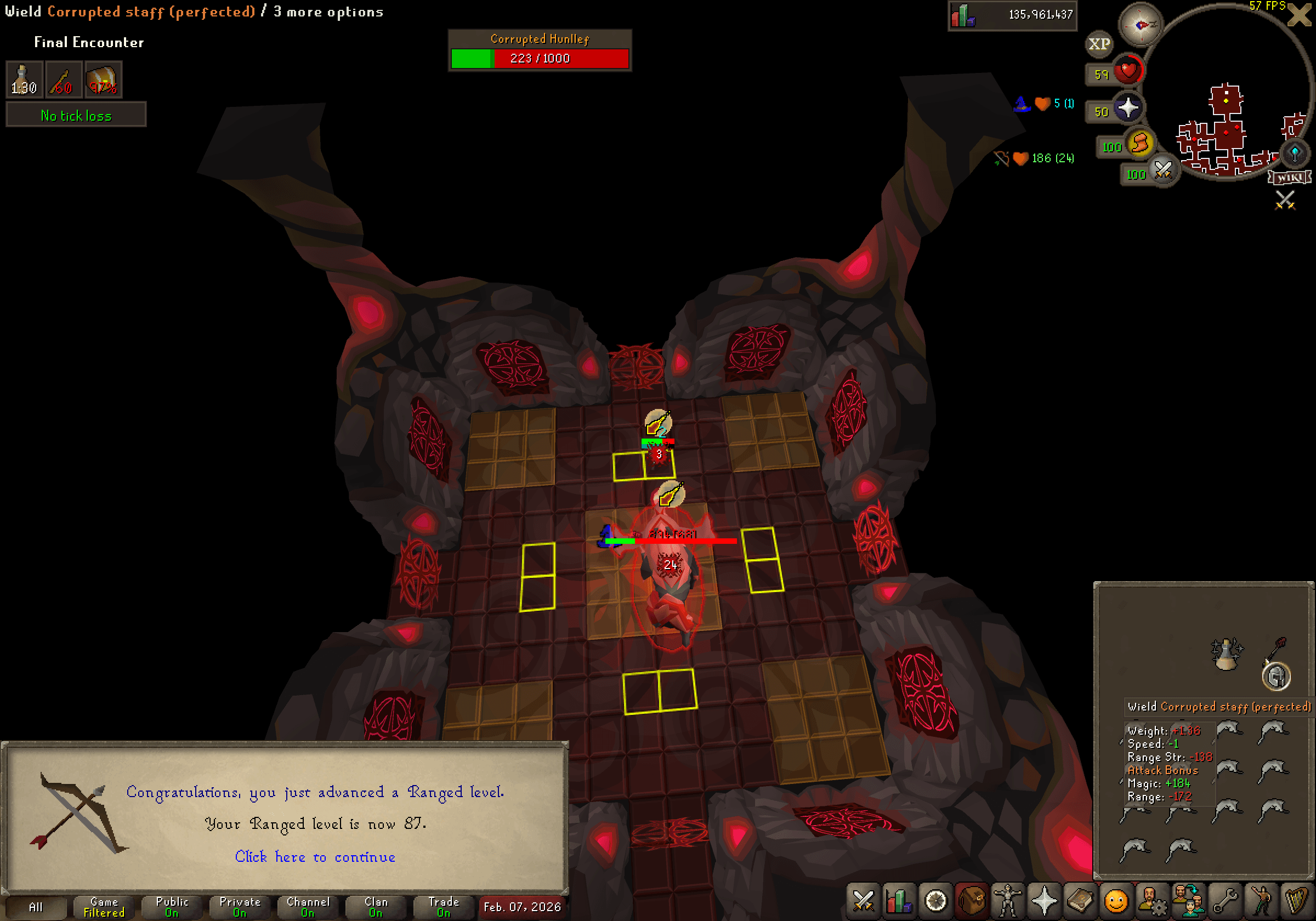
Task: Open the Music player harp tab
Action: pyautogui.click(x=1298, y=901)
